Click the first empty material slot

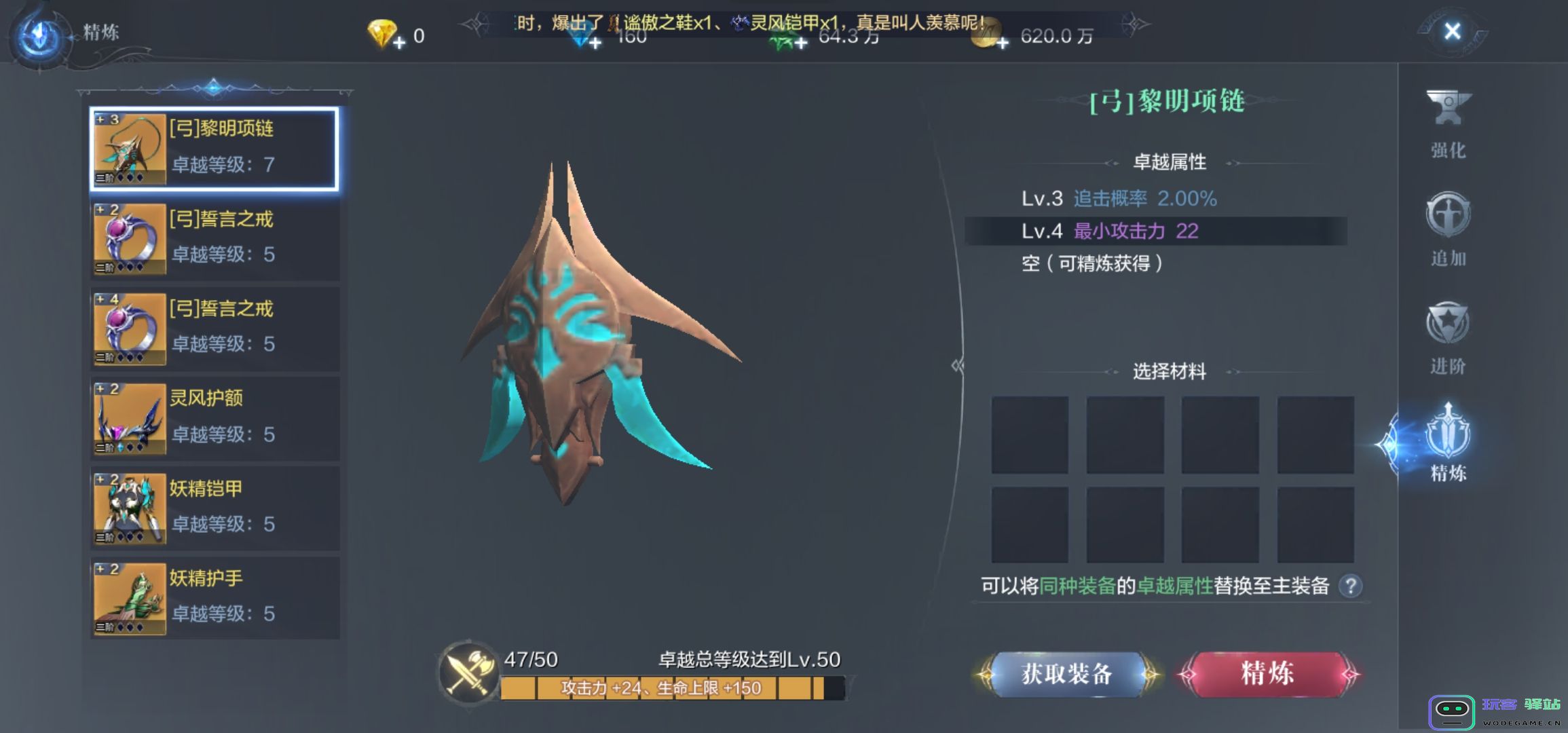point(1030,432)
